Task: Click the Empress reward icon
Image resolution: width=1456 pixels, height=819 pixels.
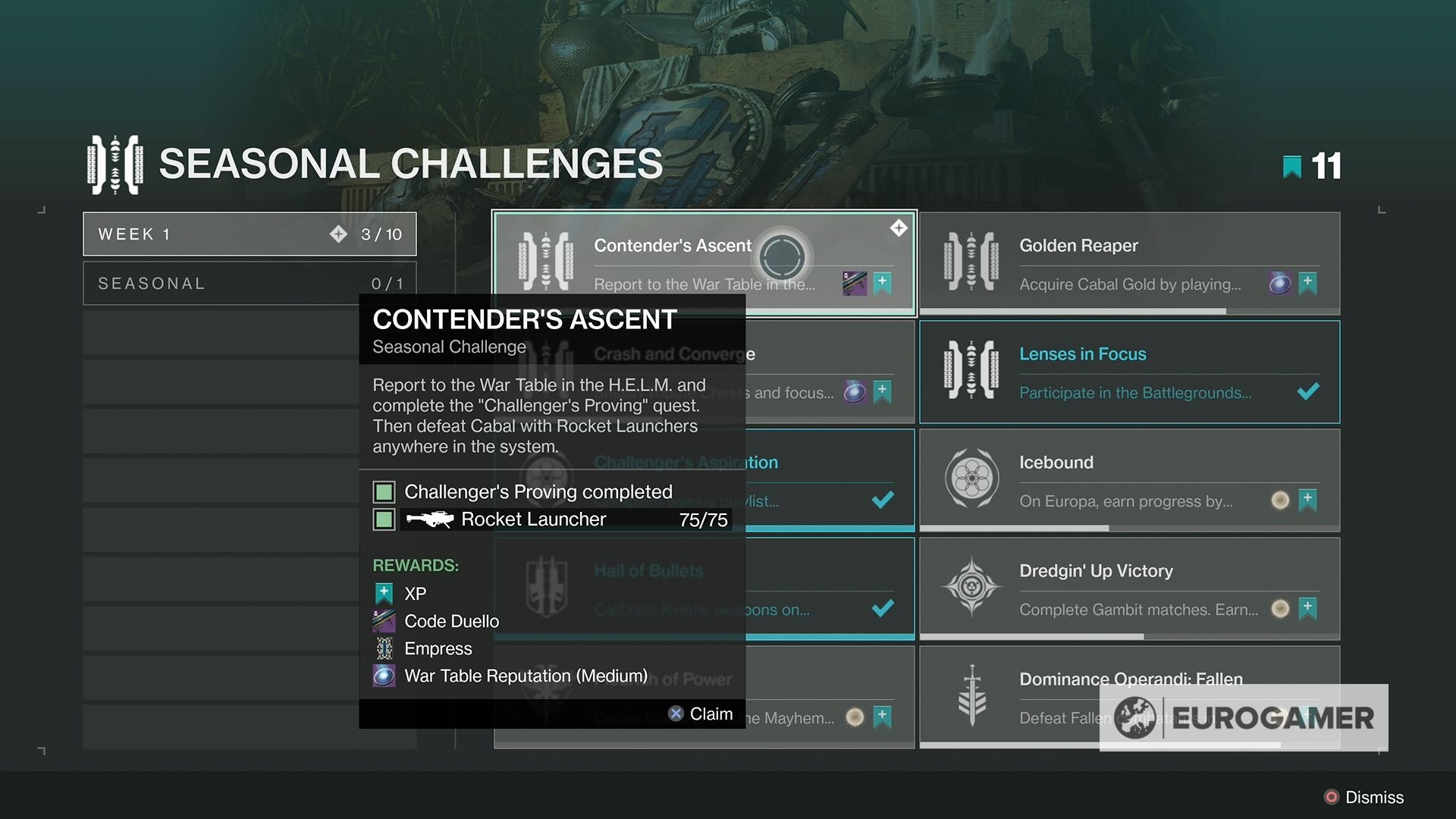Action: tap(384, 648)
